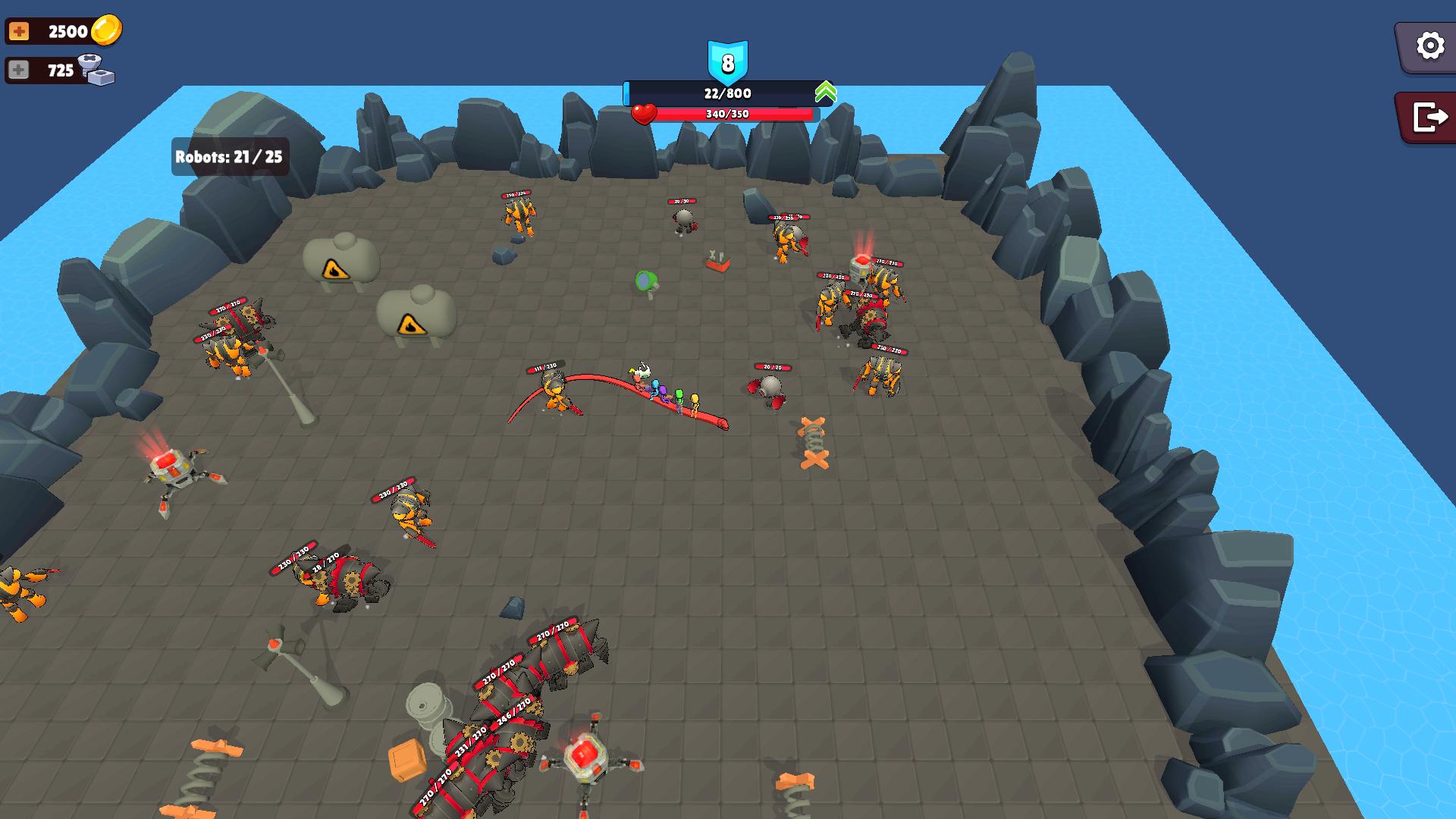Click the exit level icon
Viewport: 1456px width, 819px height.
click(x=1429, y=115)
